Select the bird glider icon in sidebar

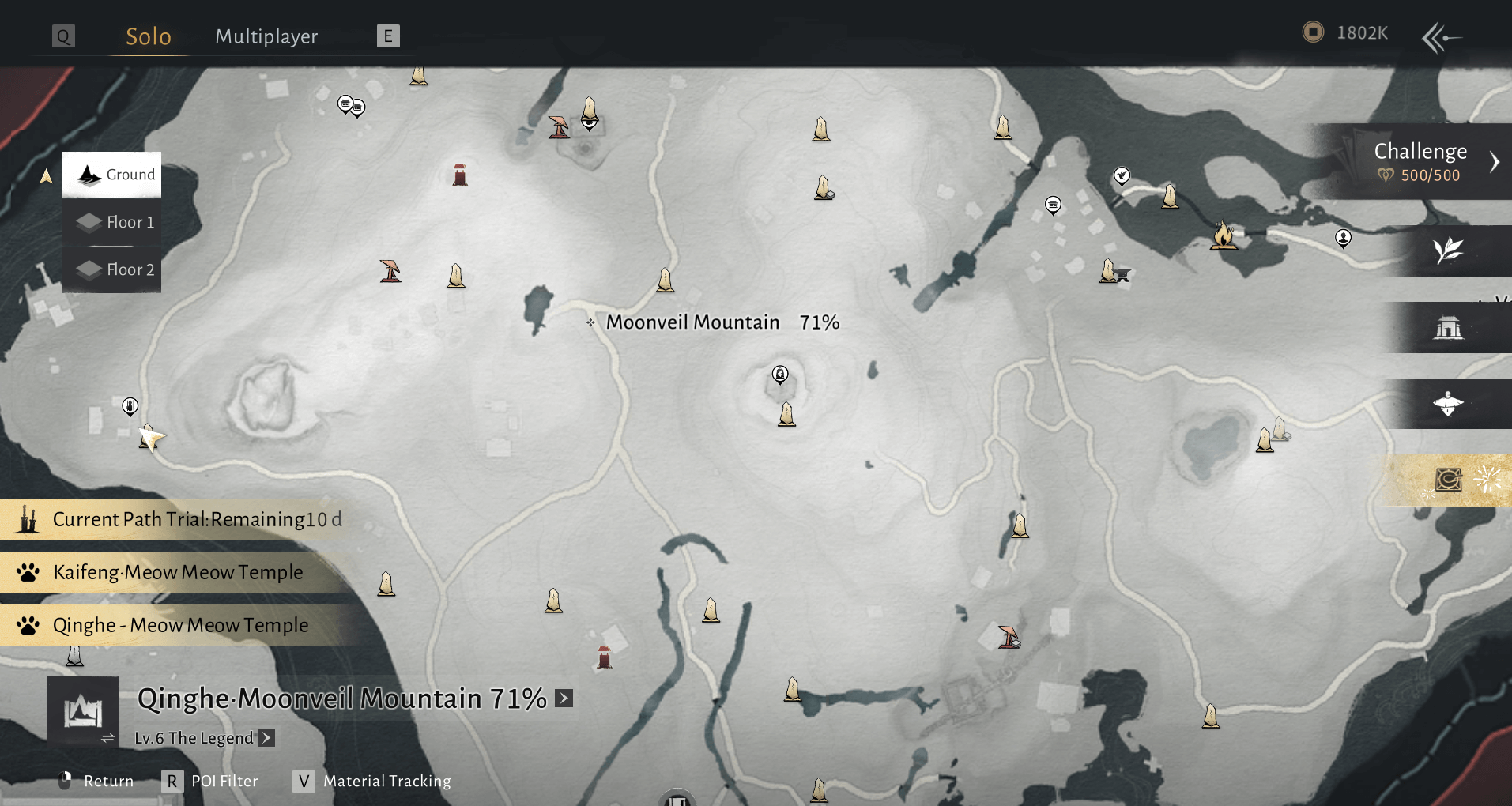pos(1446,404)
